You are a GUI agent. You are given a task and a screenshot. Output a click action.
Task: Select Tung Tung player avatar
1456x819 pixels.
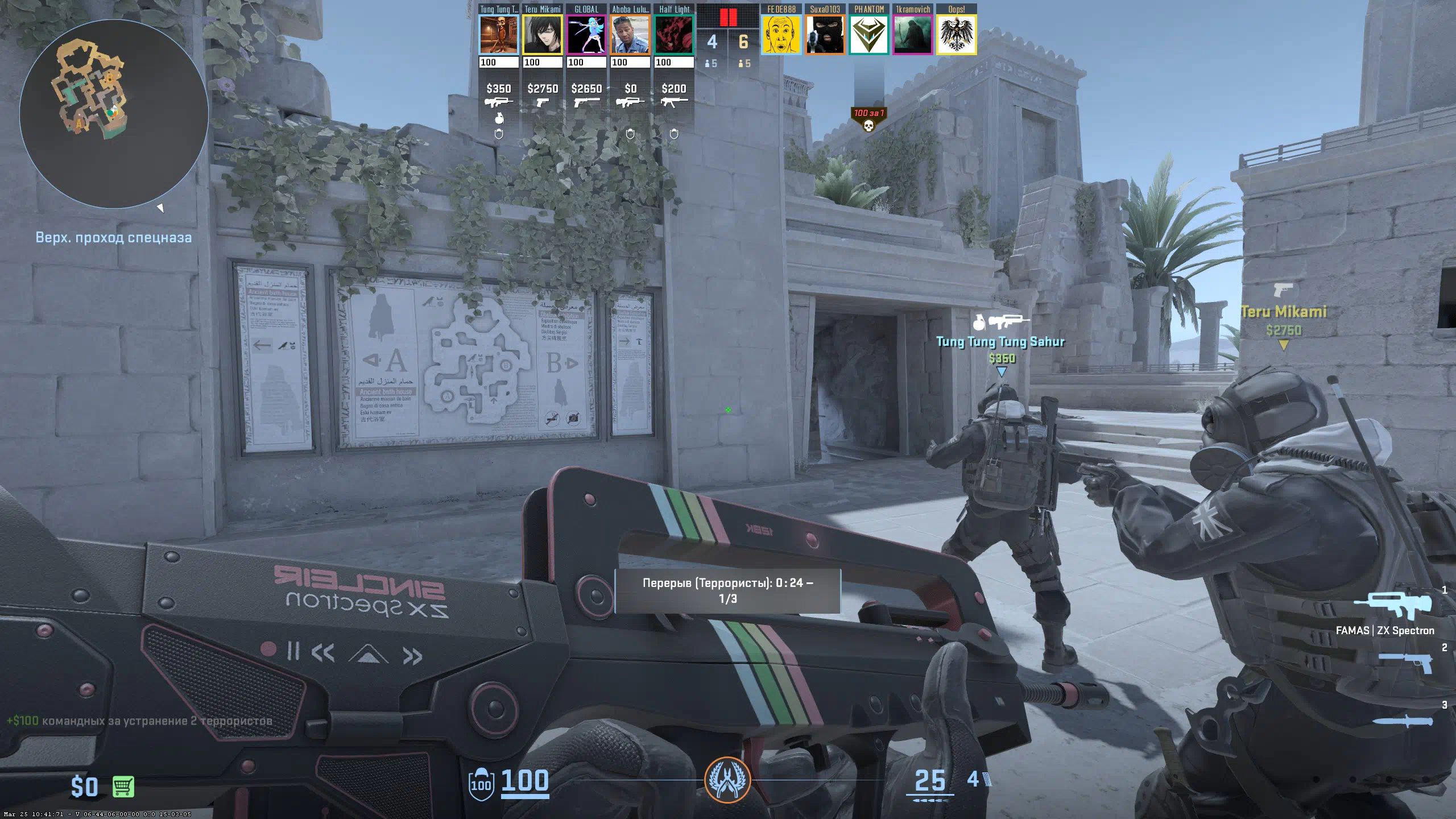point(498,35)
